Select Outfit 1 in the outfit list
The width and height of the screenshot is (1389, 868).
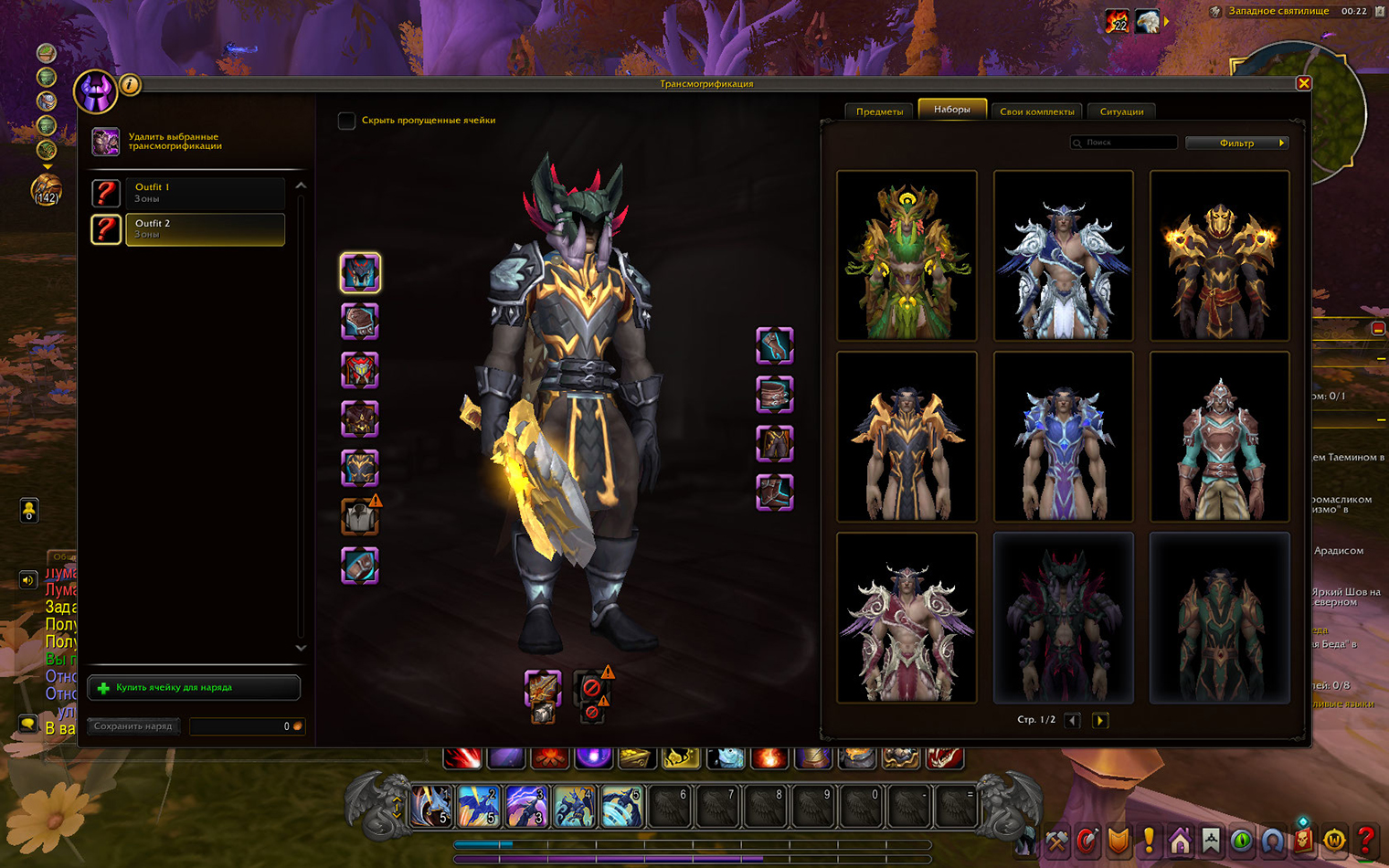pyautogui.click(x=204, y=193)
